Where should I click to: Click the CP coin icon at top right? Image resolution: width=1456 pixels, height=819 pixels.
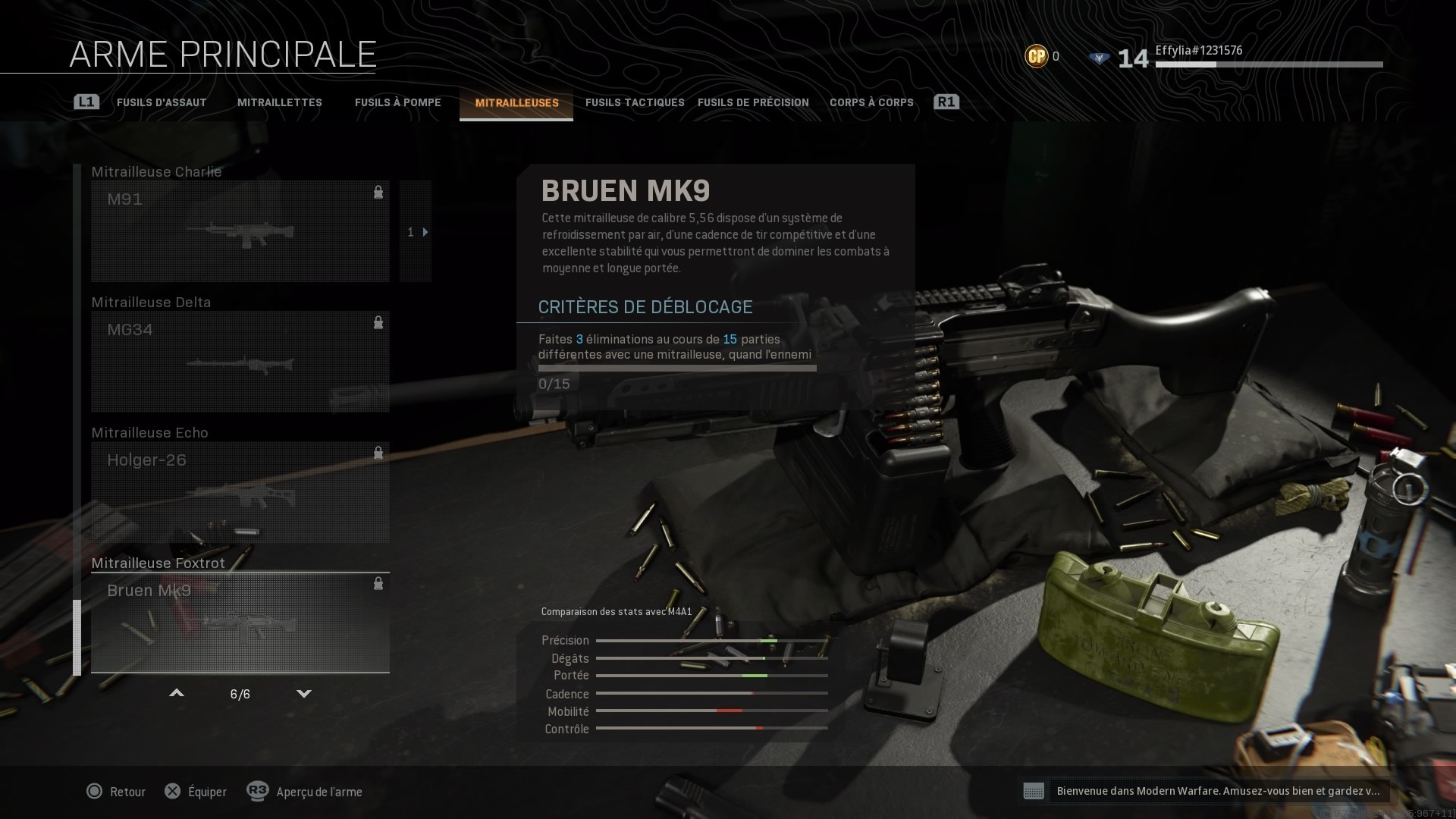[1035, 55]
